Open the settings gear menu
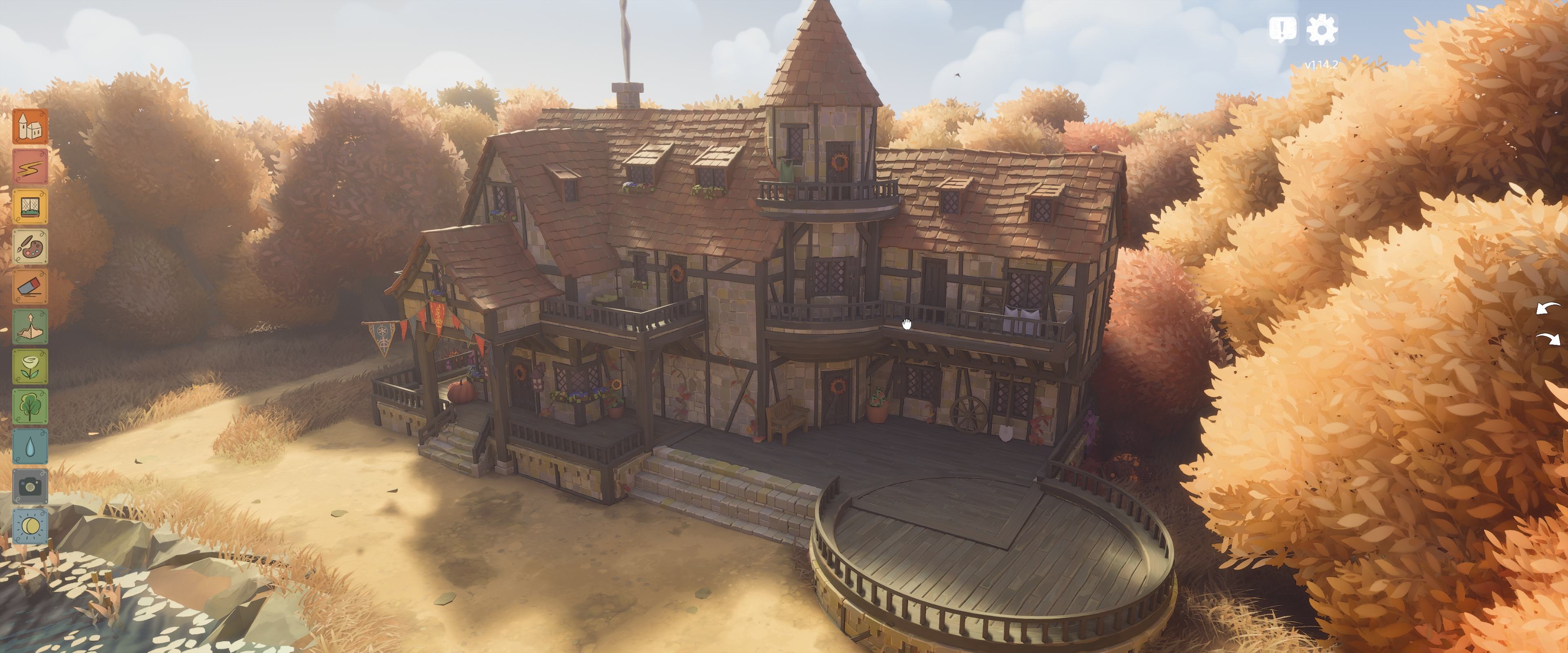The width and height of the screenshot is (1568, 653). (1321, 29)
